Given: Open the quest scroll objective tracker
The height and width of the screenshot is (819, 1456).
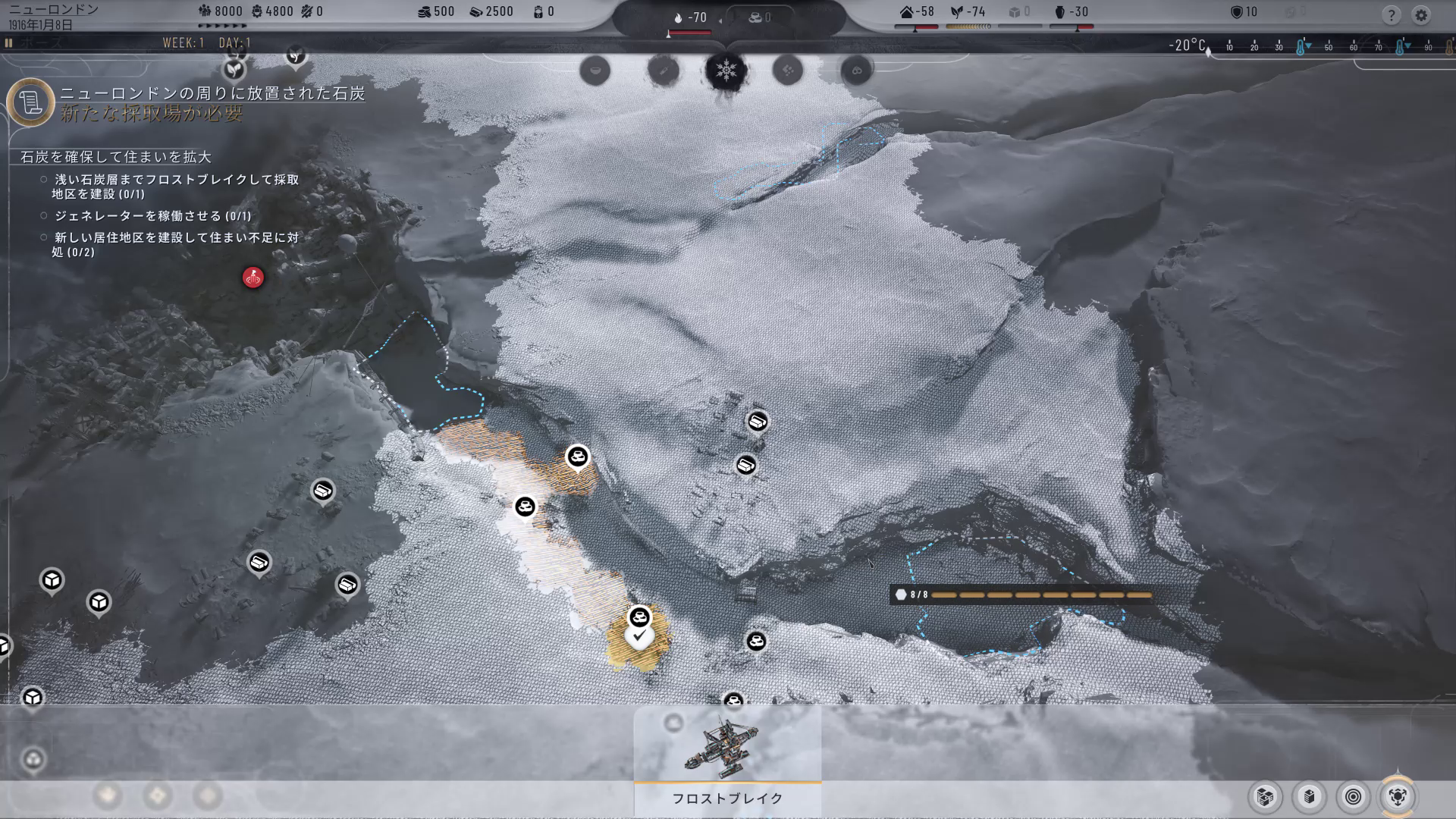Looking at the screenshot, I should click(x=30, y=102).
